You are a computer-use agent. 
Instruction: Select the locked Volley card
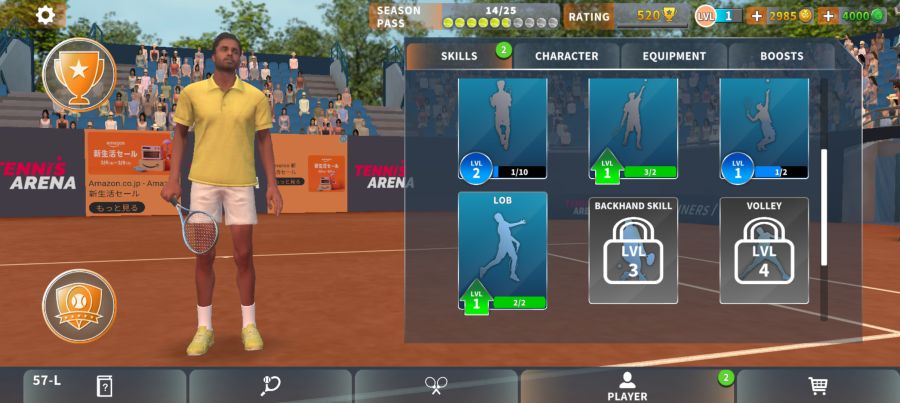764,250
